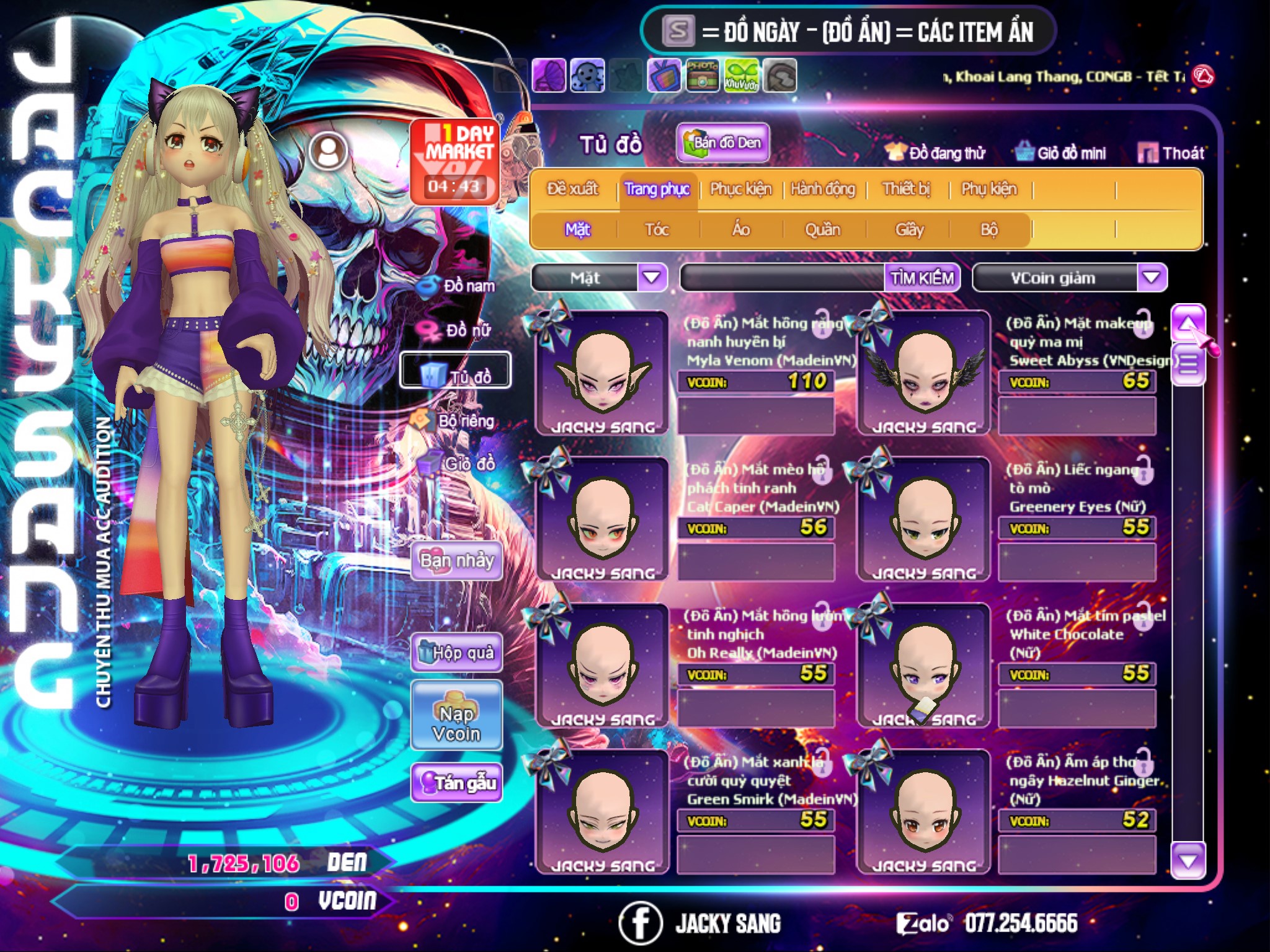Screen dimensions: 1270x952
Task: Open the Nạp Vcoin top-up button
Action: click(456, 716)
